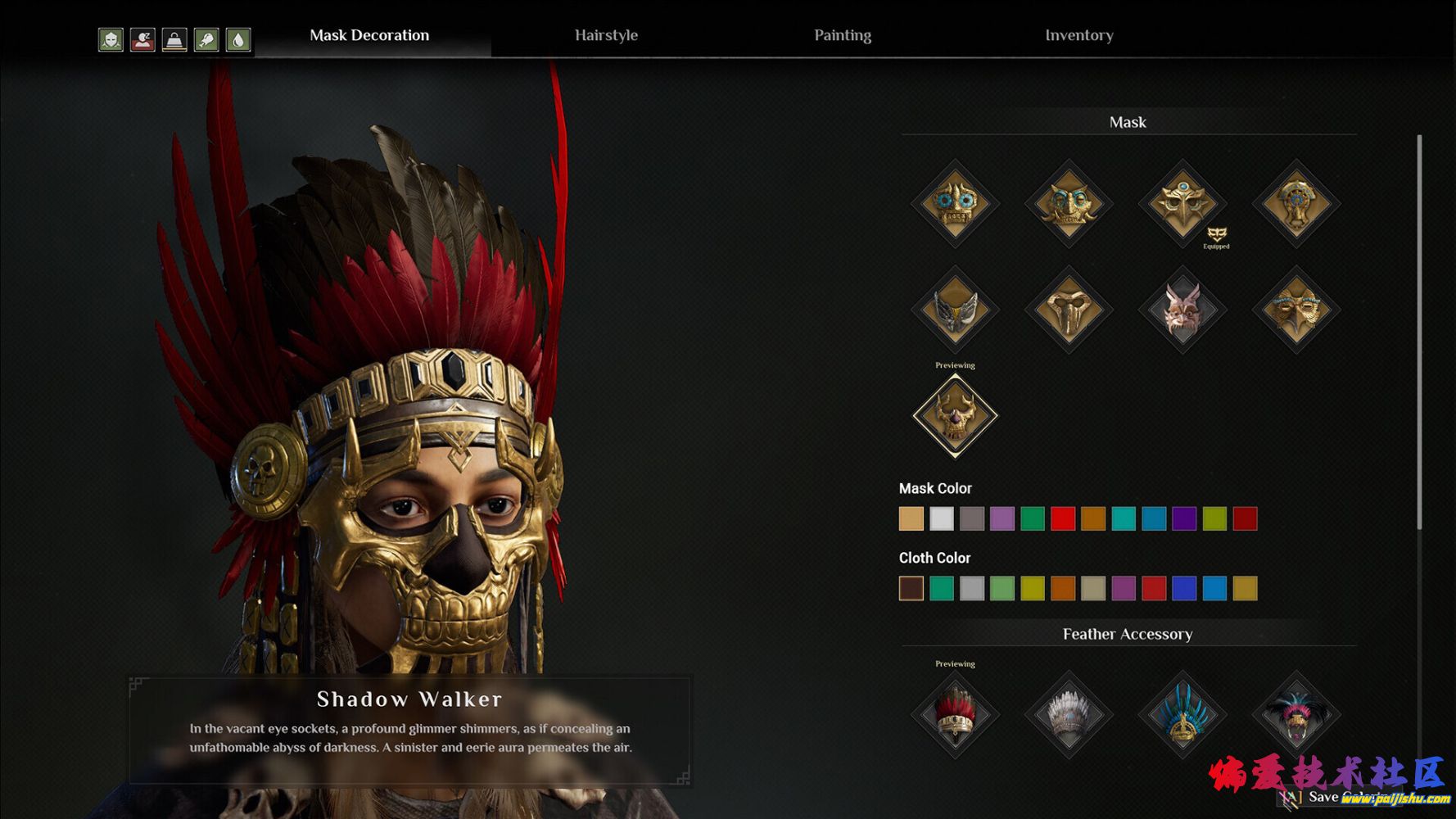Image resolution: width=1456 pixels, height=819 pixels.
Task: Choose the red feather headdress accessory
Action: click(x=955, y=714)
